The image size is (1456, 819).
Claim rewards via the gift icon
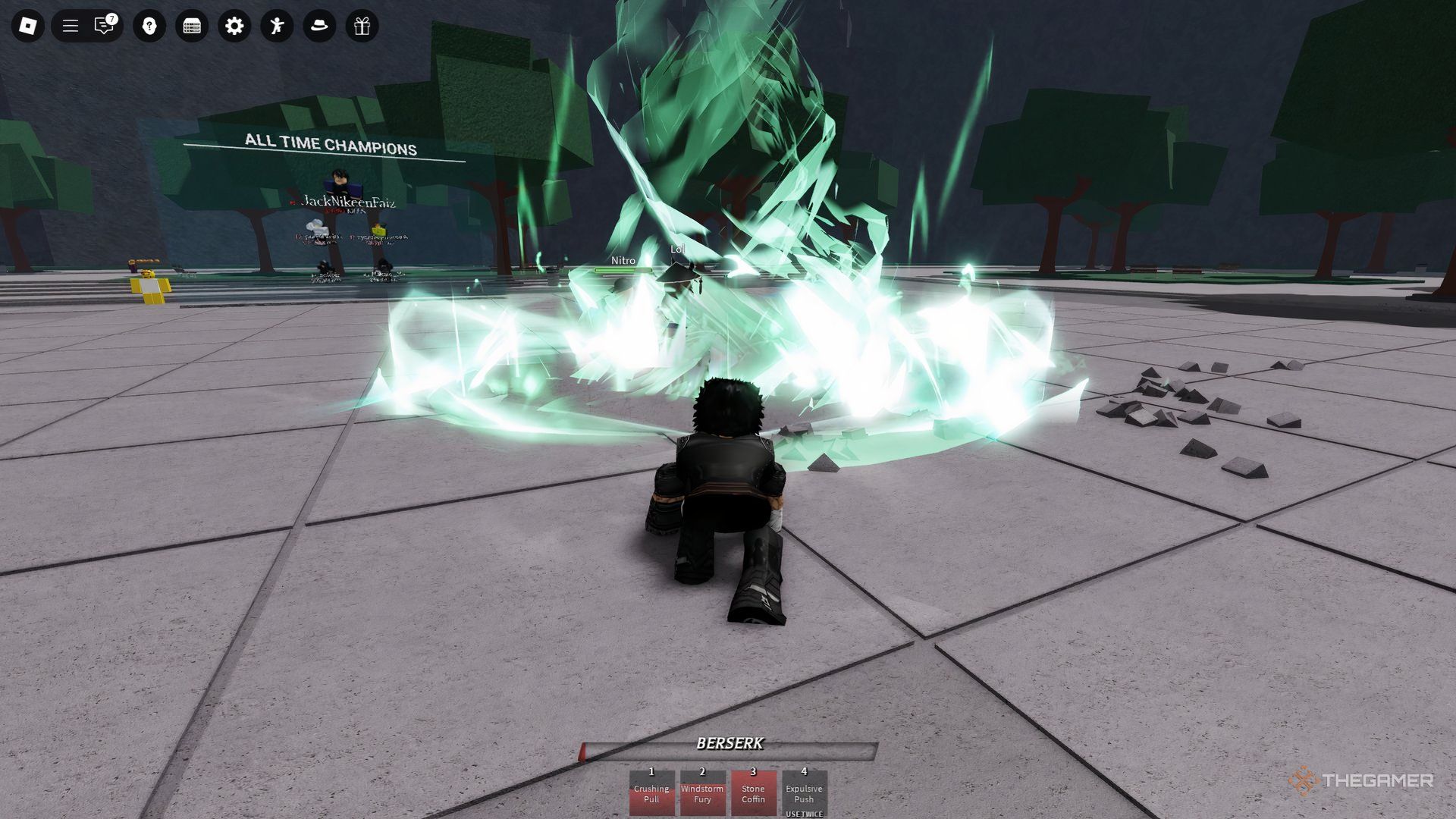click(x=362, y=27)
